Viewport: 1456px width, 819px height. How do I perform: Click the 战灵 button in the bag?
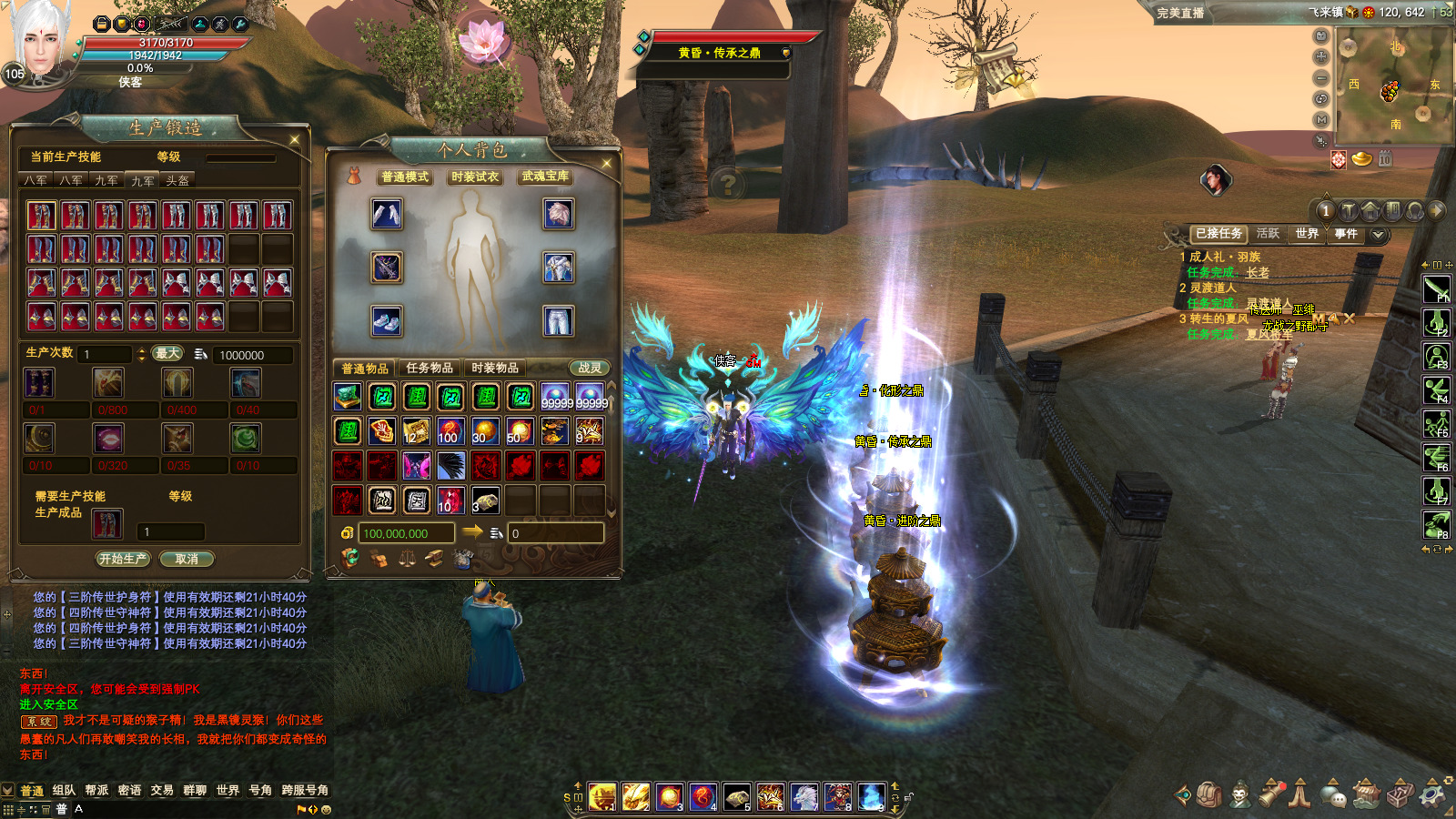pyautogui.click(x=590, y=368)
